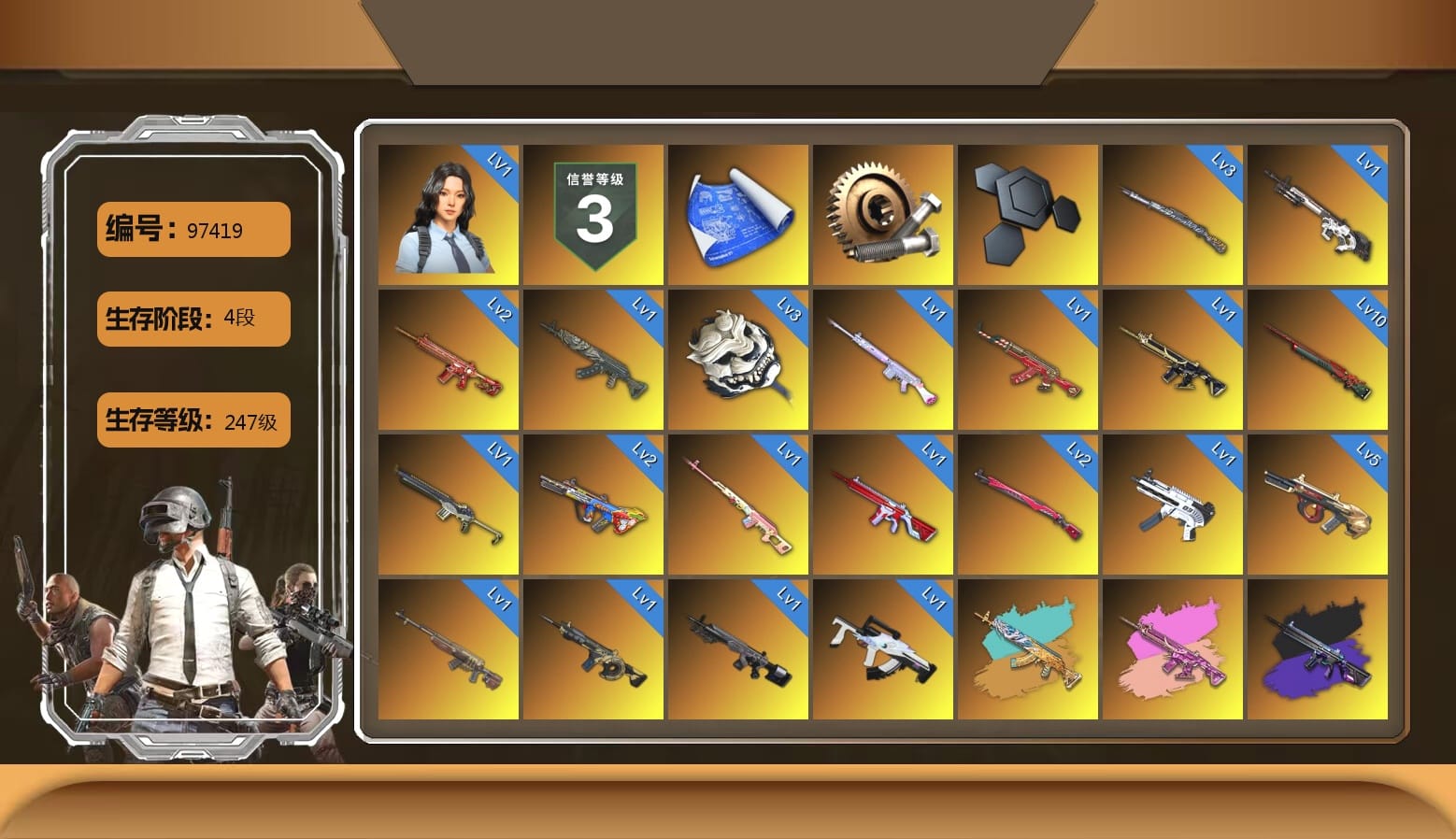Select the white futuristic bullpup rifle skin
Viewport: 1456px width, 839px height.
884,647
